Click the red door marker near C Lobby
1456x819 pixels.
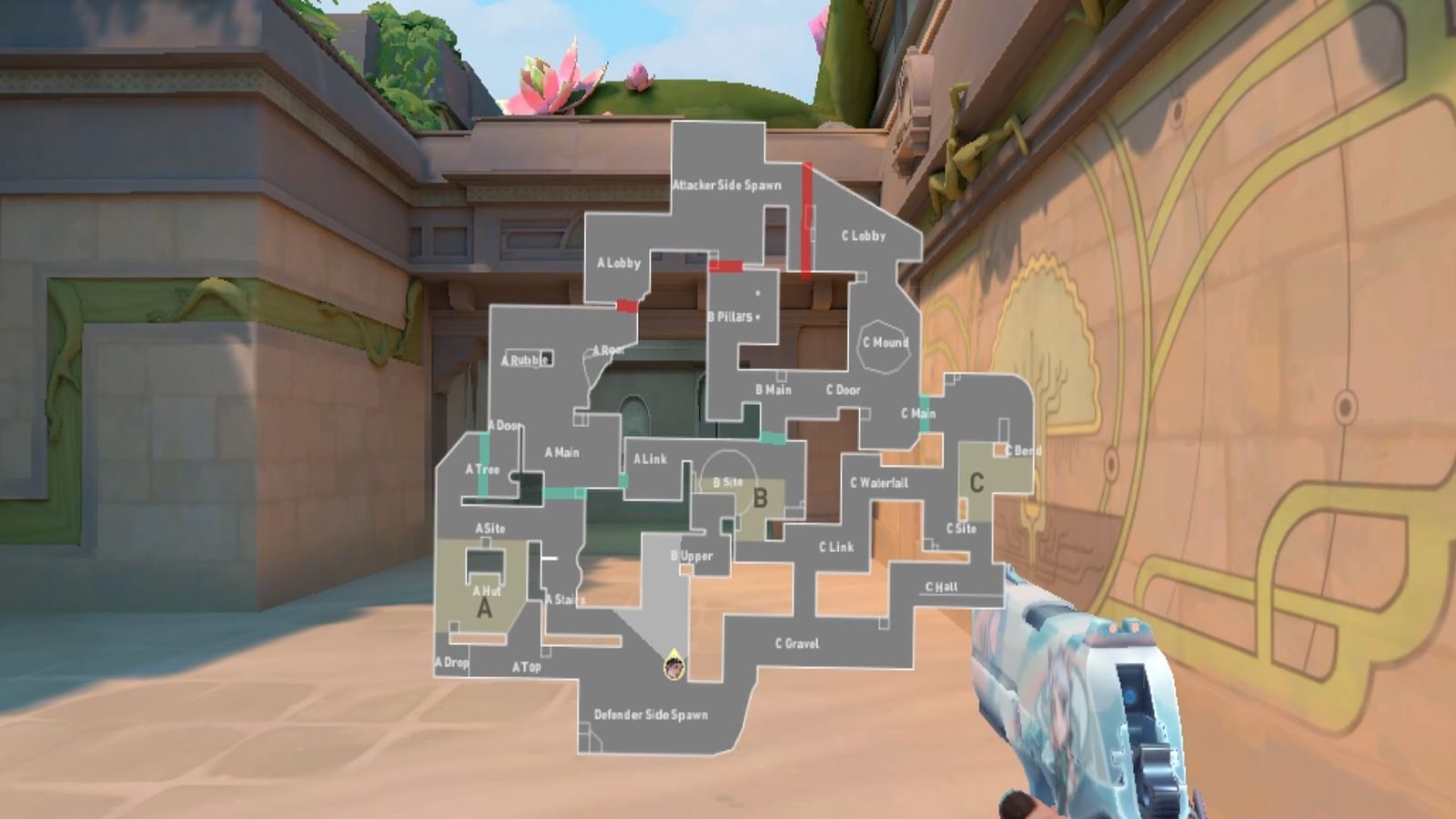pos(806,218)
